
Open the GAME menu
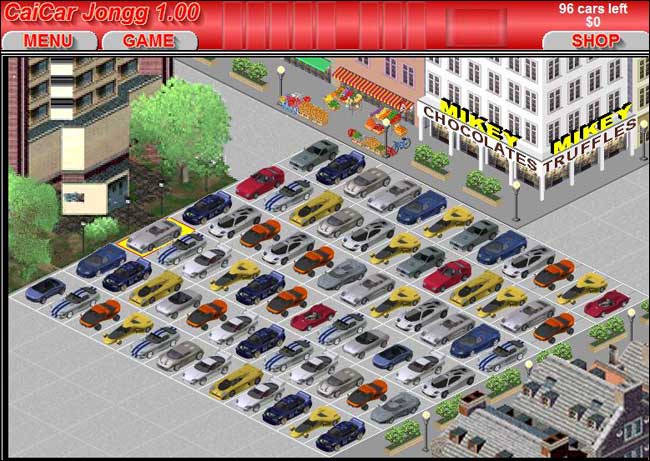[x=148, y=41]
